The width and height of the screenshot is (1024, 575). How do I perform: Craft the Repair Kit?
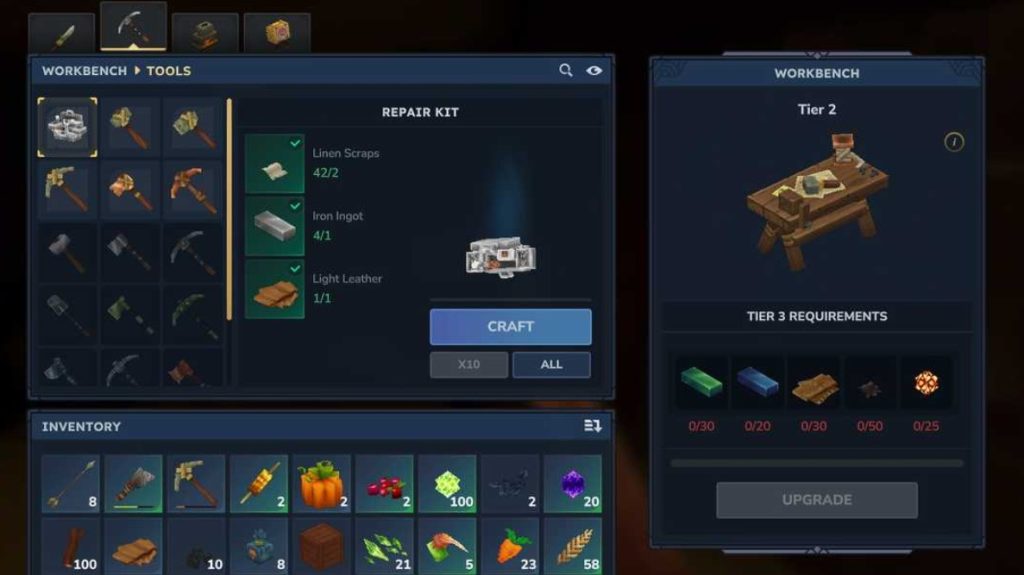[x=510, y=327]
